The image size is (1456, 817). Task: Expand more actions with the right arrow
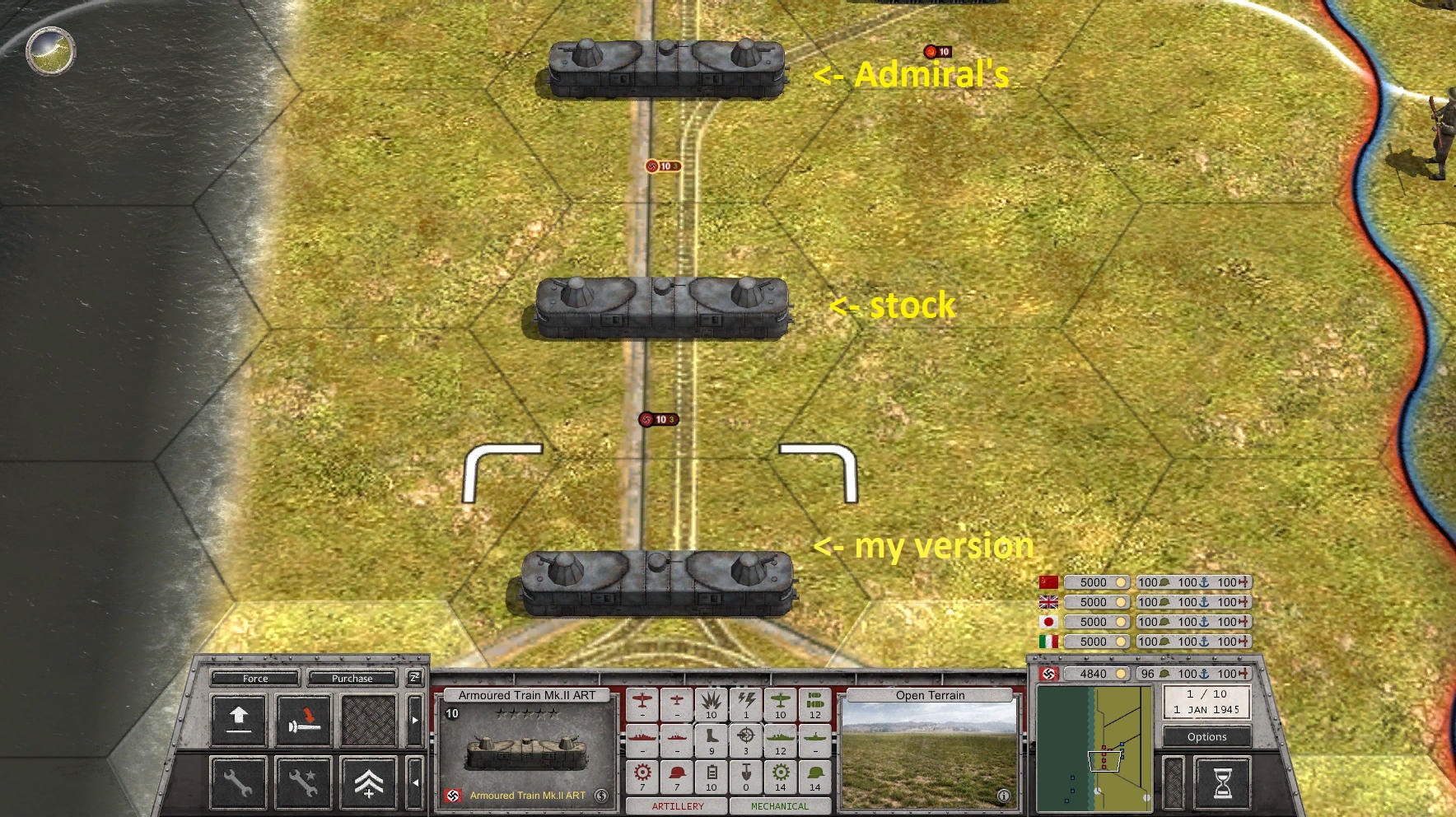(x=415, y=720)
